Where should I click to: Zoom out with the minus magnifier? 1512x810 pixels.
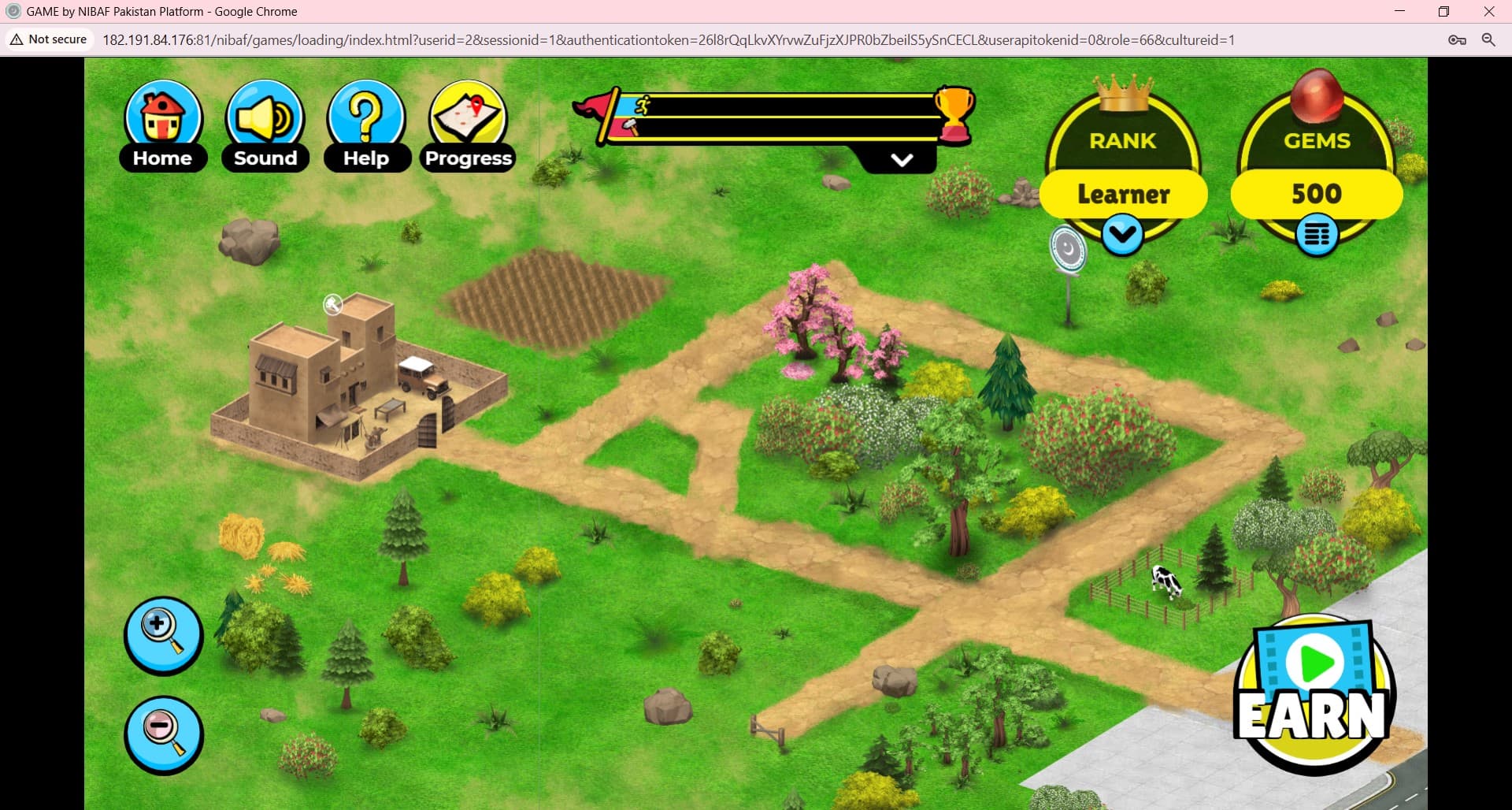point(164,734)
